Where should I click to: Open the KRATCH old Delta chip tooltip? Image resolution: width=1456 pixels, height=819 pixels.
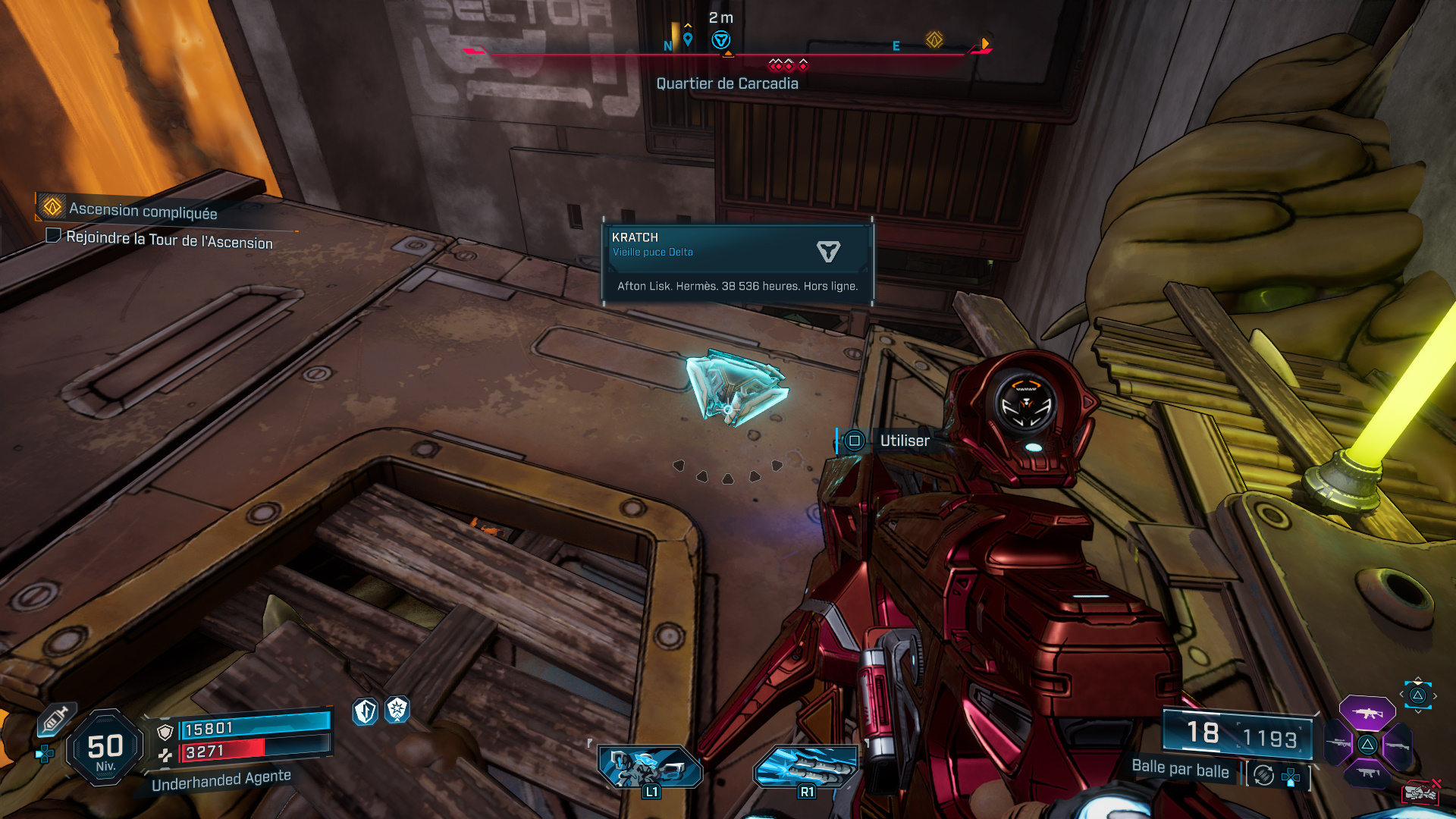pos(737,262)
